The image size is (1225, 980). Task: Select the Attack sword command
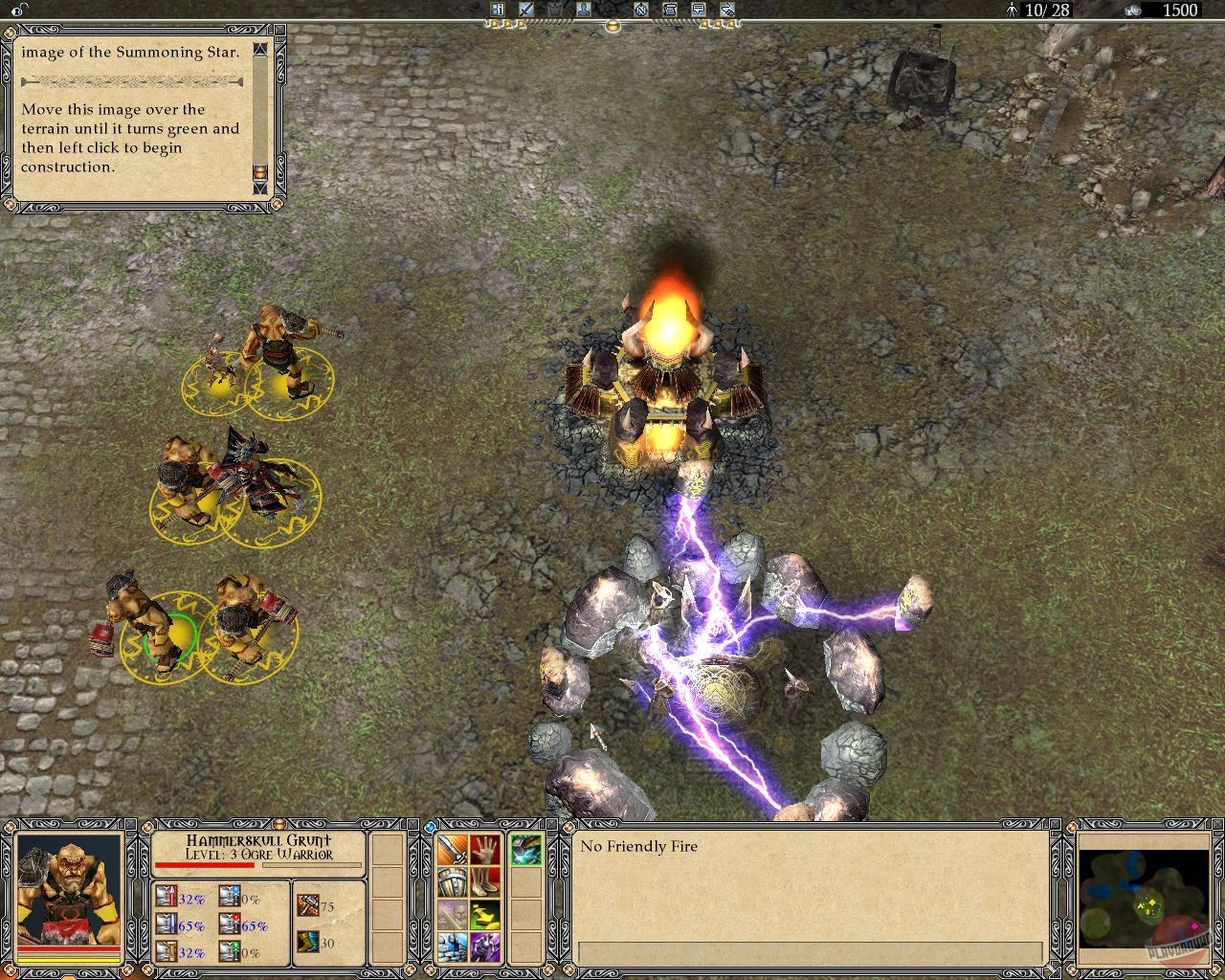[452, 851]
